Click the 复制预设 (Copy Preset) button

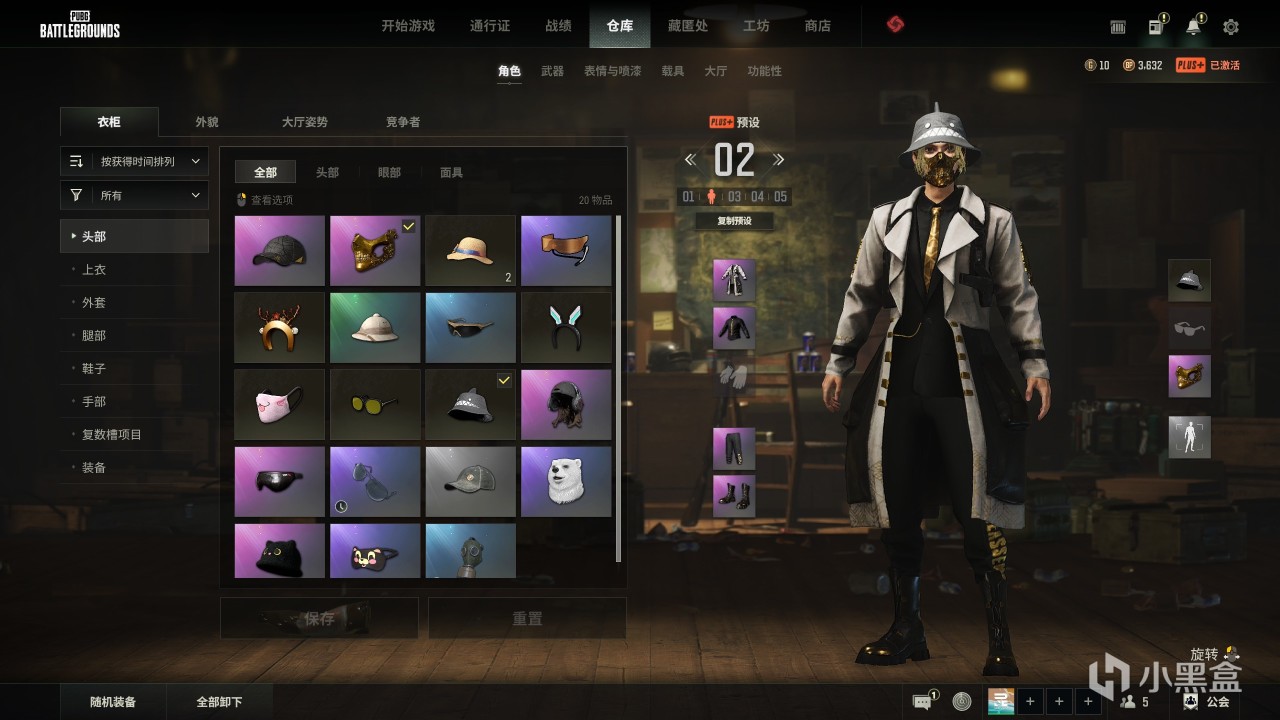point(734,221)
